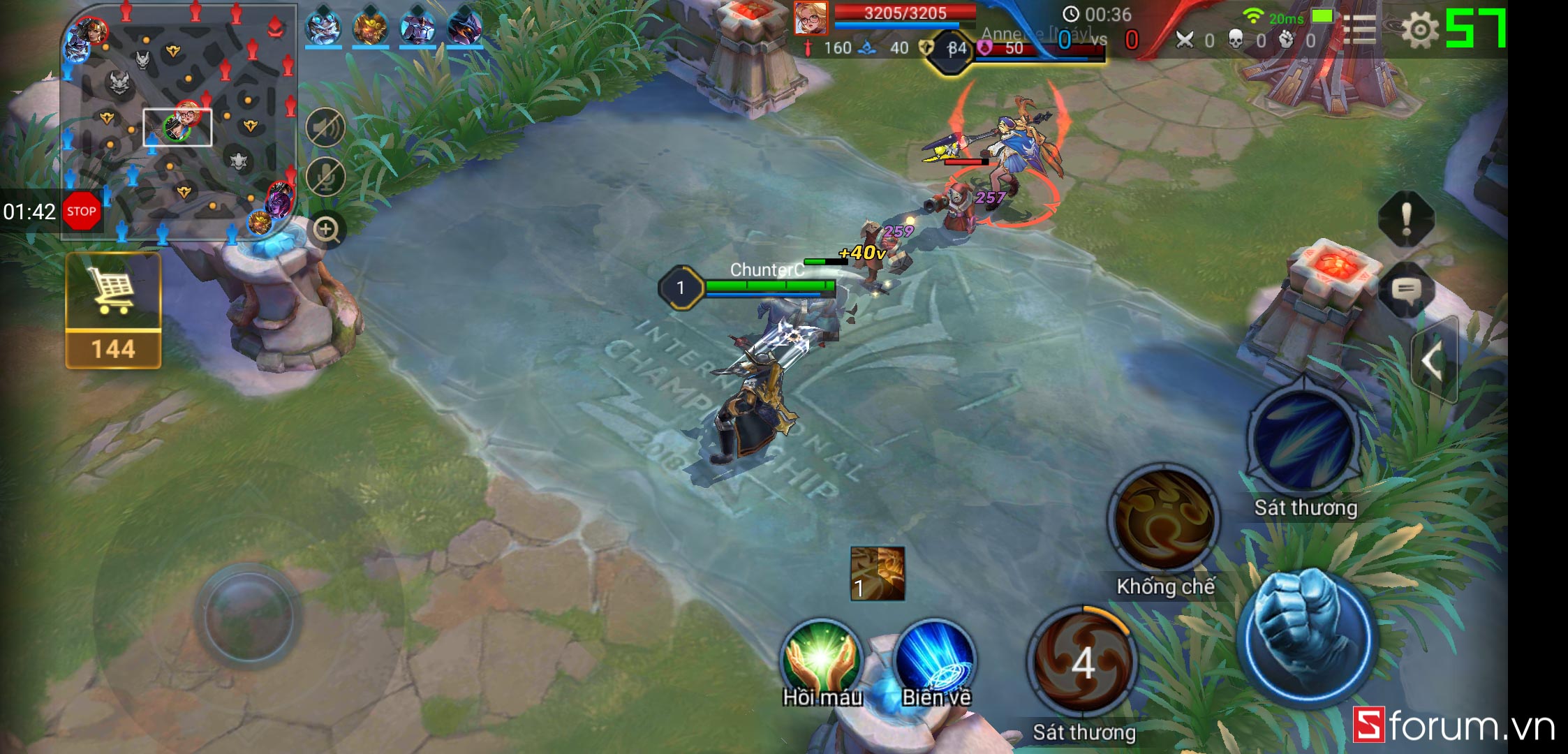The image size is (1568, 754).
Task: Toggle the muted speaker icon
Action: point(325,128)
